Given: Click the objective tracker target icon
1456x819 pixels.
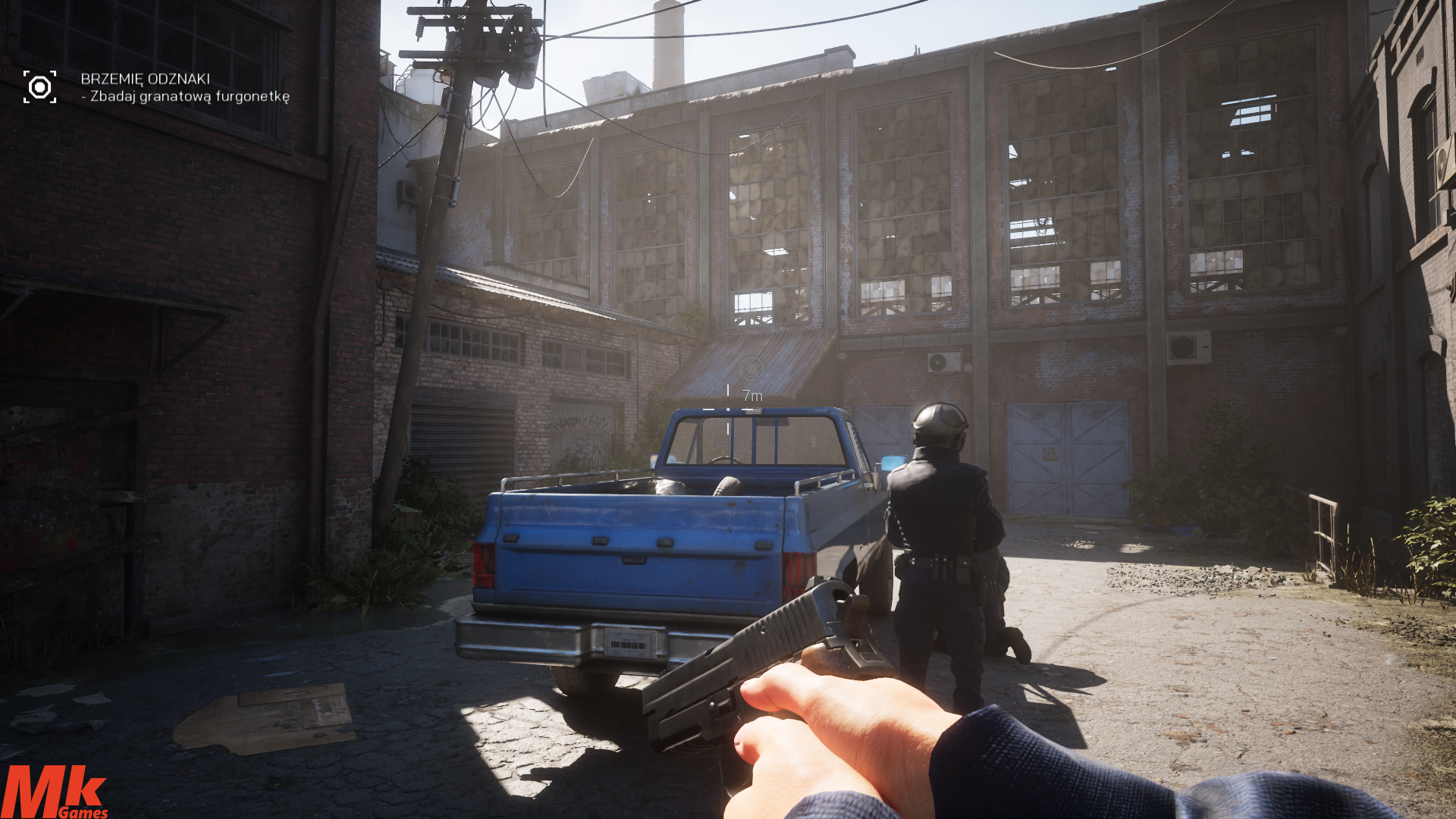Looking at the screenshot, I should coord(39,87).
